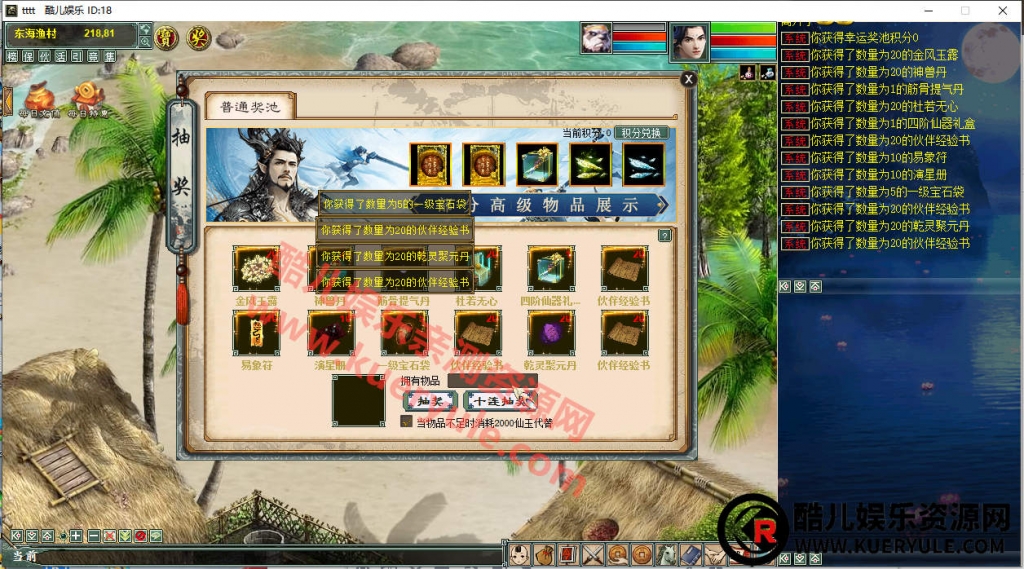Open the 榜 ranking shortcut button
This screenshot has width=1024, height=569.
[12, 57]
